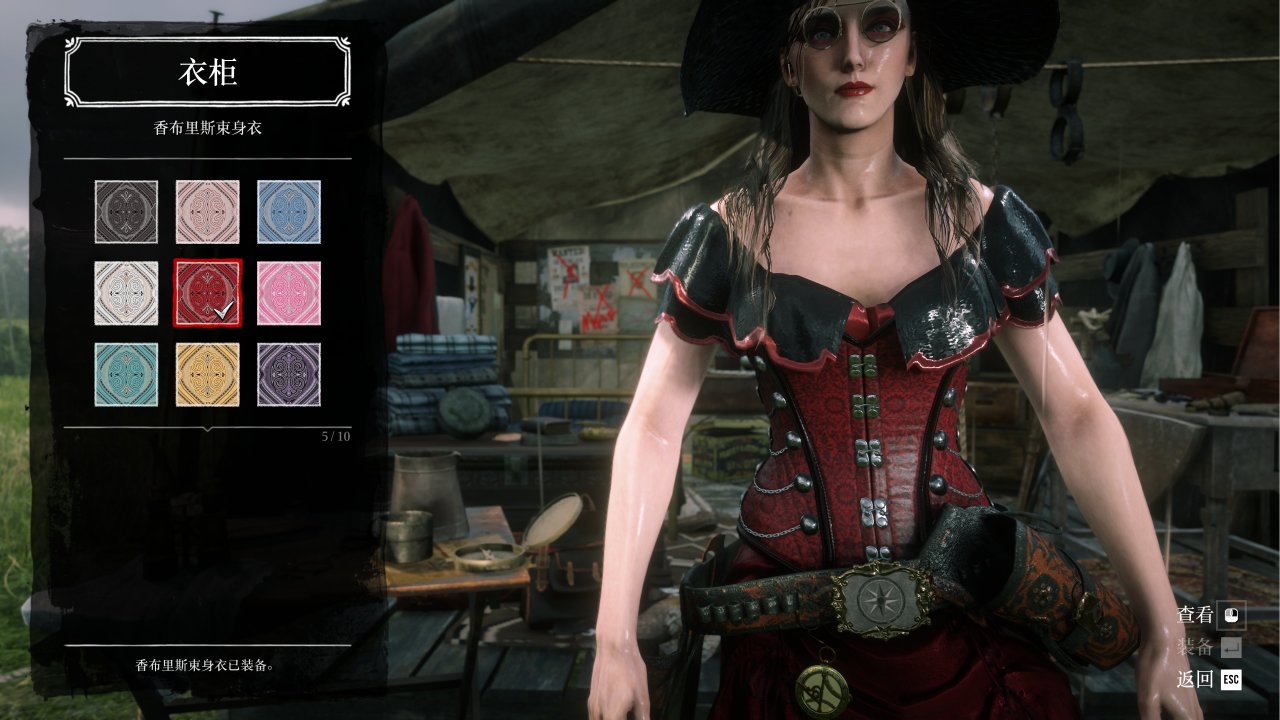Select the white corset swatch
This screenshot has width=1280, height=720.
pos(126,293)
